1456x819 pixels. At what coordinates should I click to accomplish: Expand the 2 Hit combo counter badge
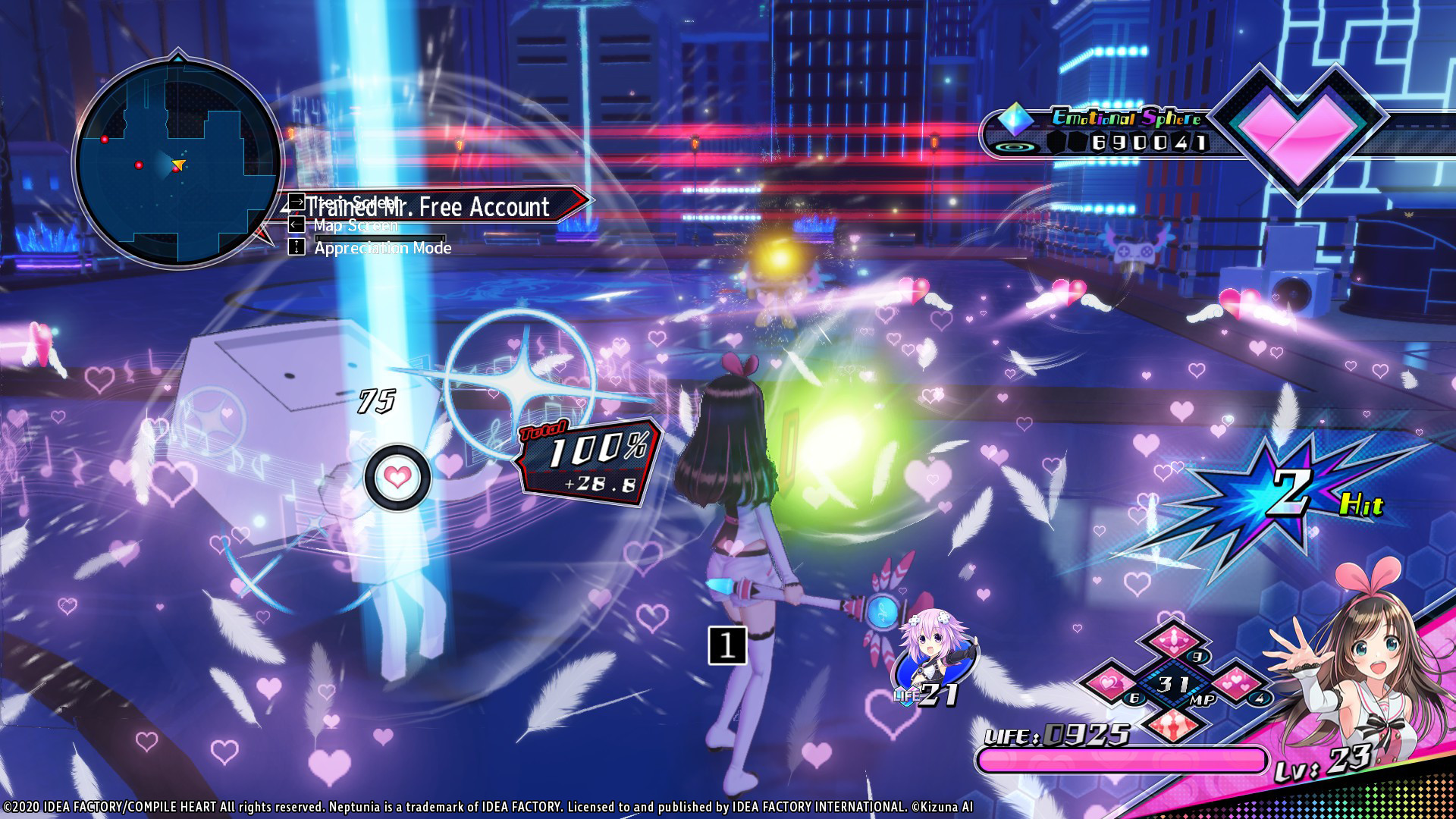click(1293, 493)
